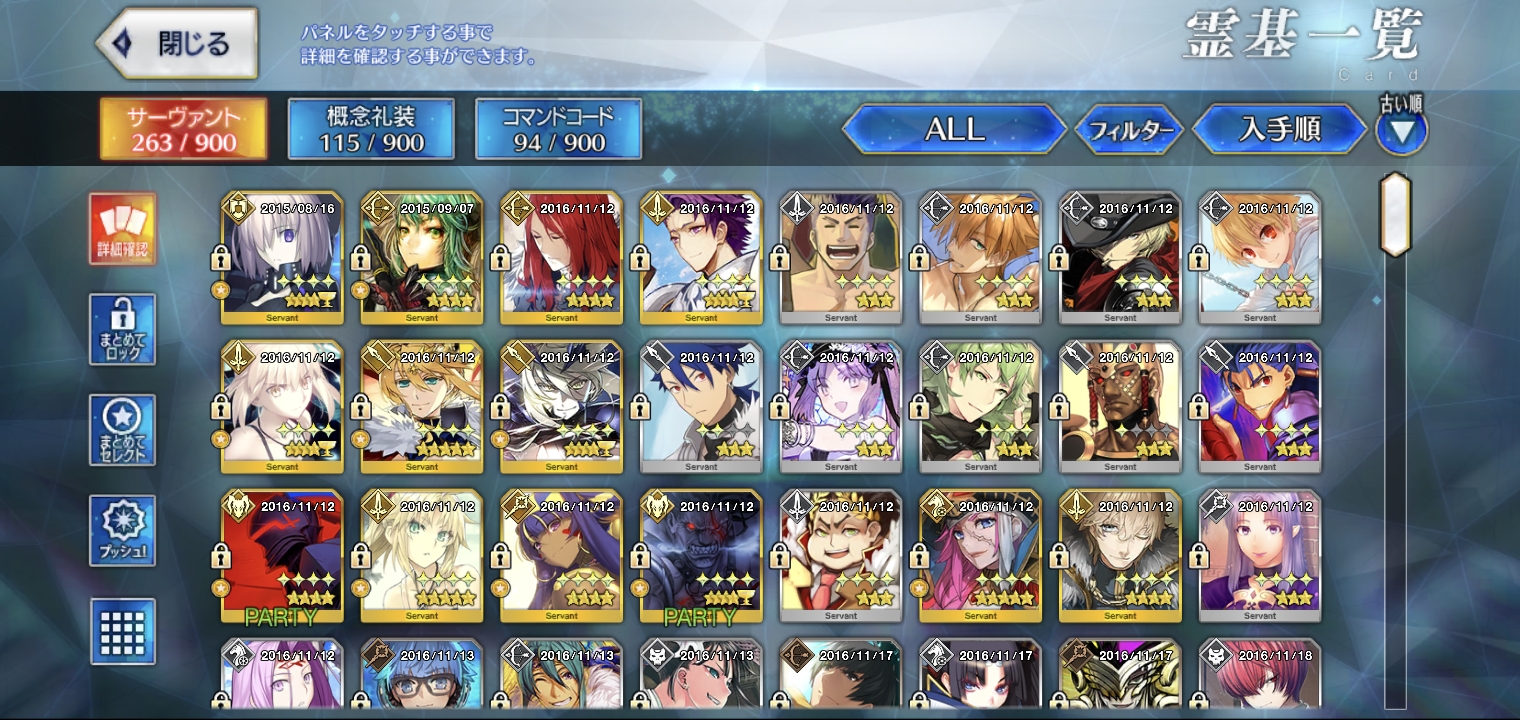Tap the プッシュ! button
This screenshot has width=1520, height=720.
[x=122, y=530]
